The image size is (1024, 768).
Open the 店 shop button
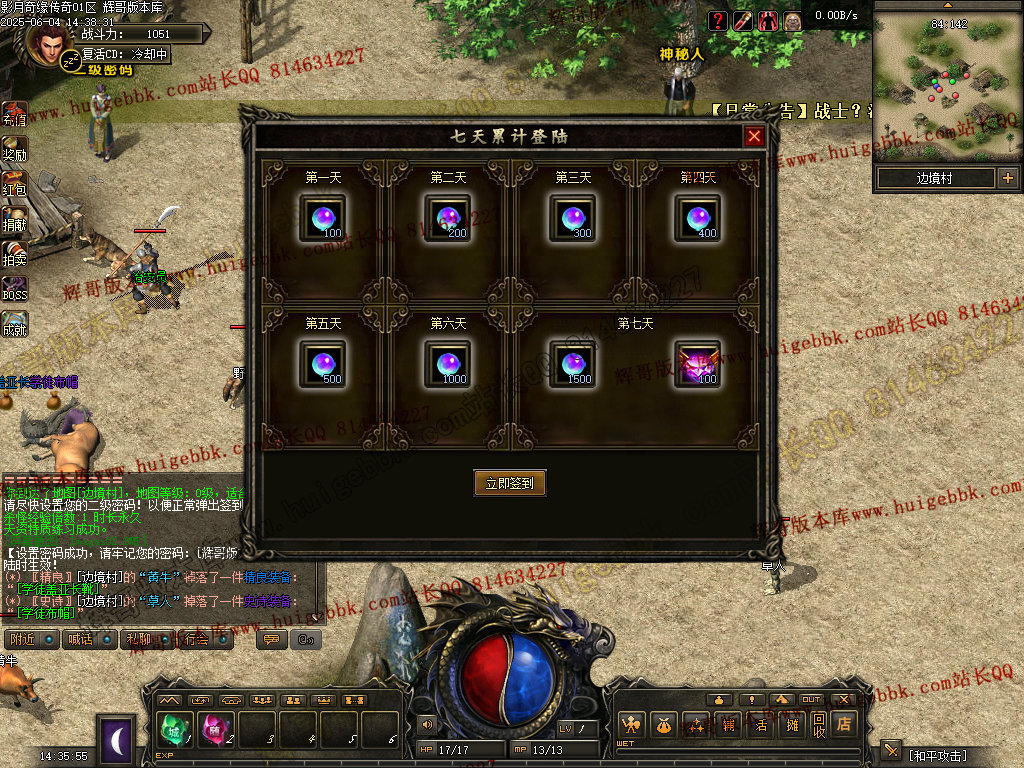click(x=845, y=724)
